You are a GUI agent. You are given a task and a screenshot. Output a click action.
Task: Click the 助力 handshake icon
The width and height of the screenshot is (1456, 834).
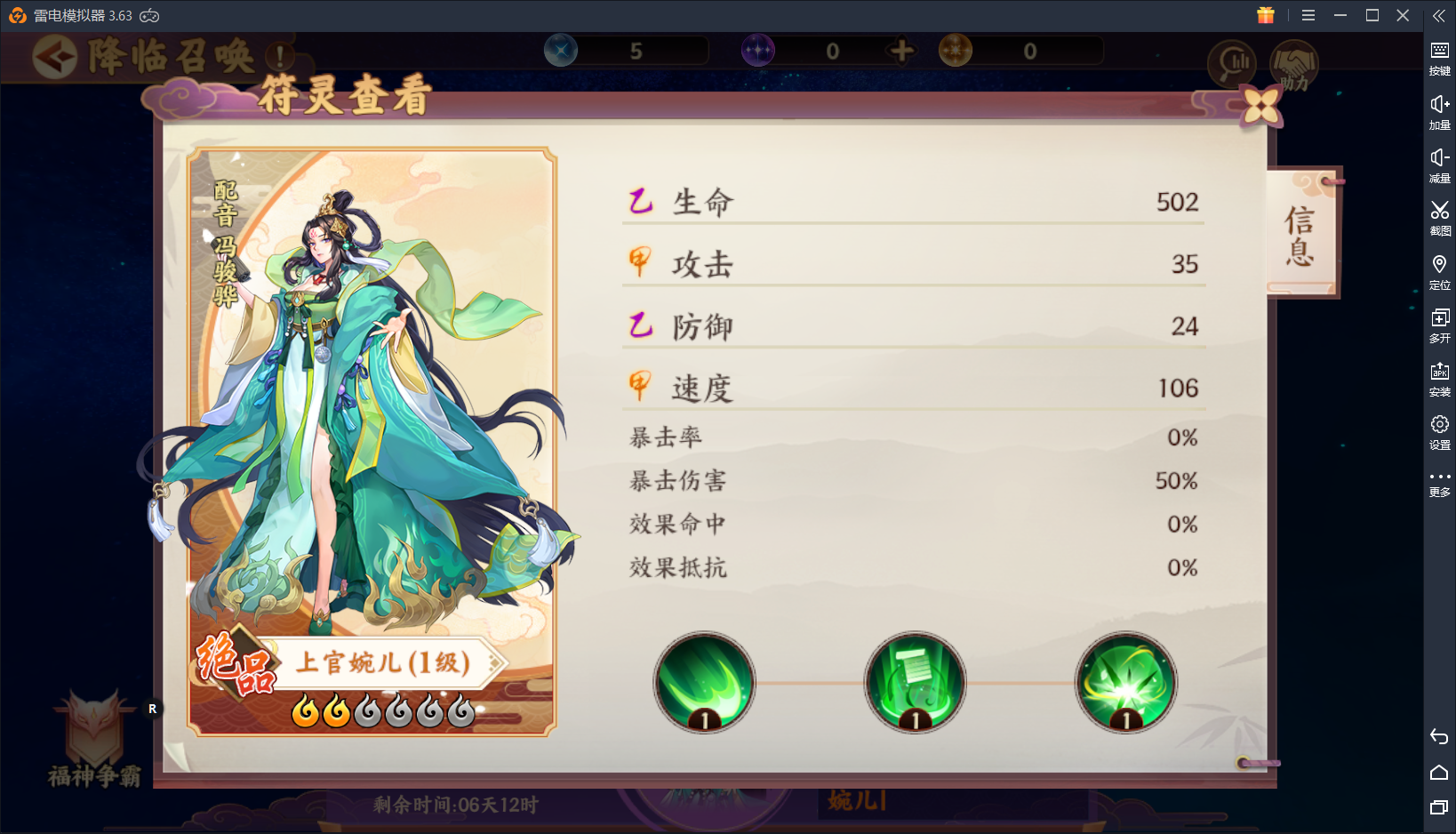[x=1295, y=64]
